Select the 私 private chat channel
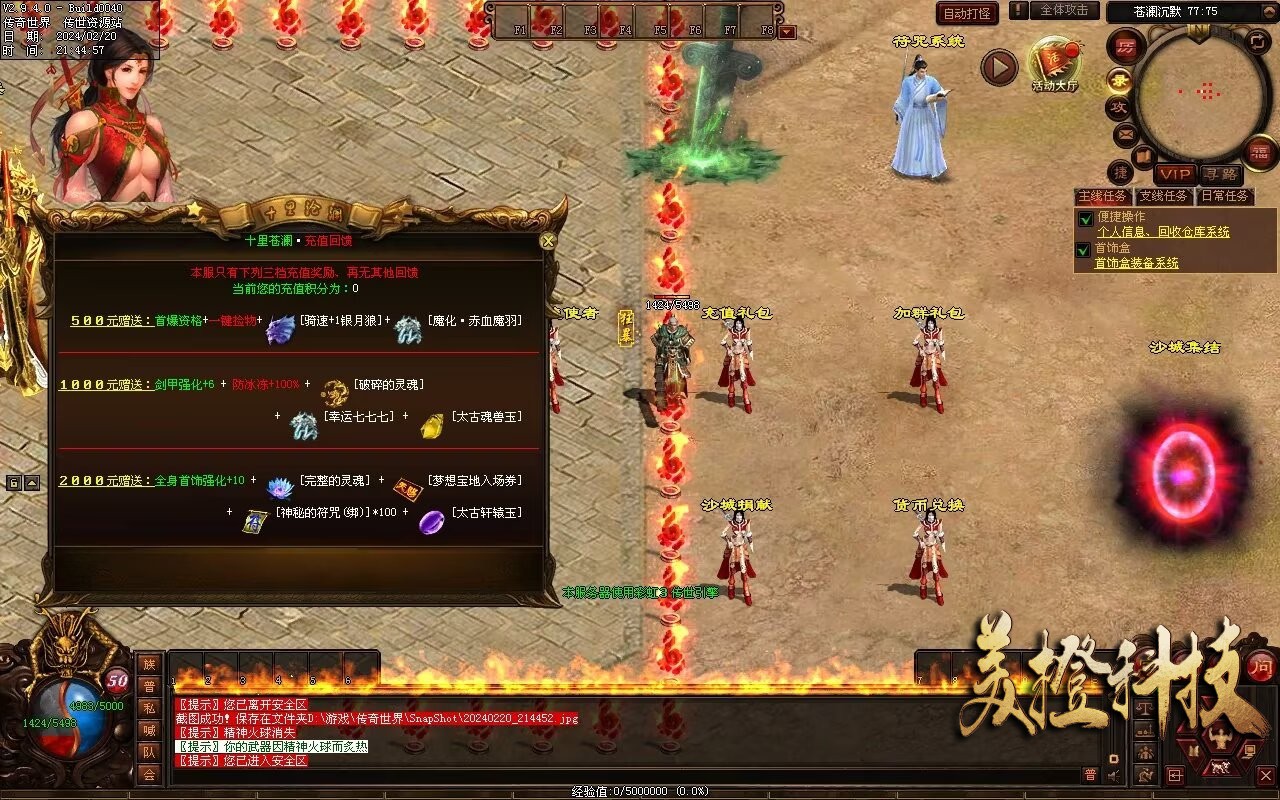This screenshot has width=1280, height=800. 149,708
